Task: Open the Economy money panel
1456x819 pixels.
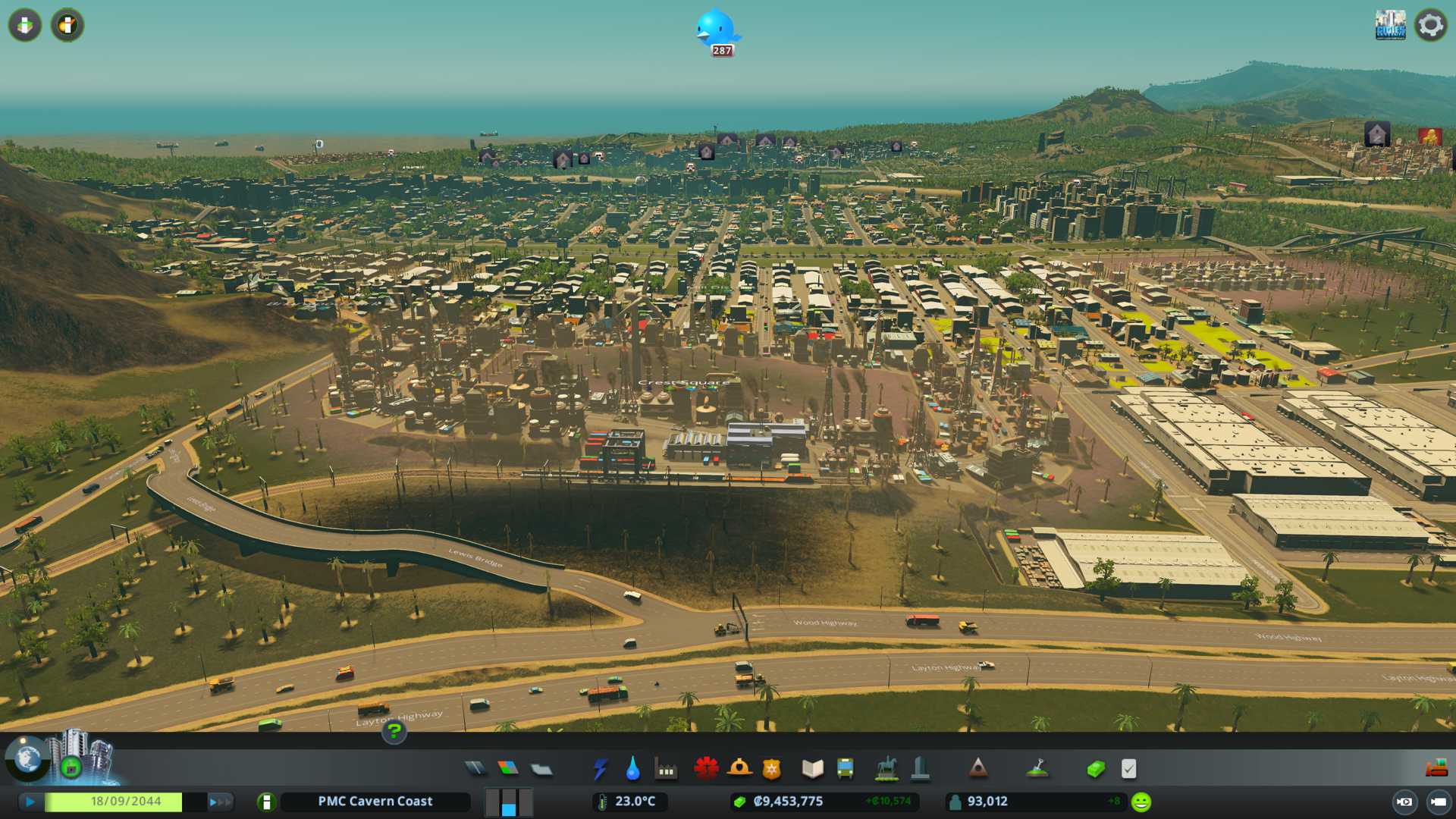Action: pos(1095,769)
